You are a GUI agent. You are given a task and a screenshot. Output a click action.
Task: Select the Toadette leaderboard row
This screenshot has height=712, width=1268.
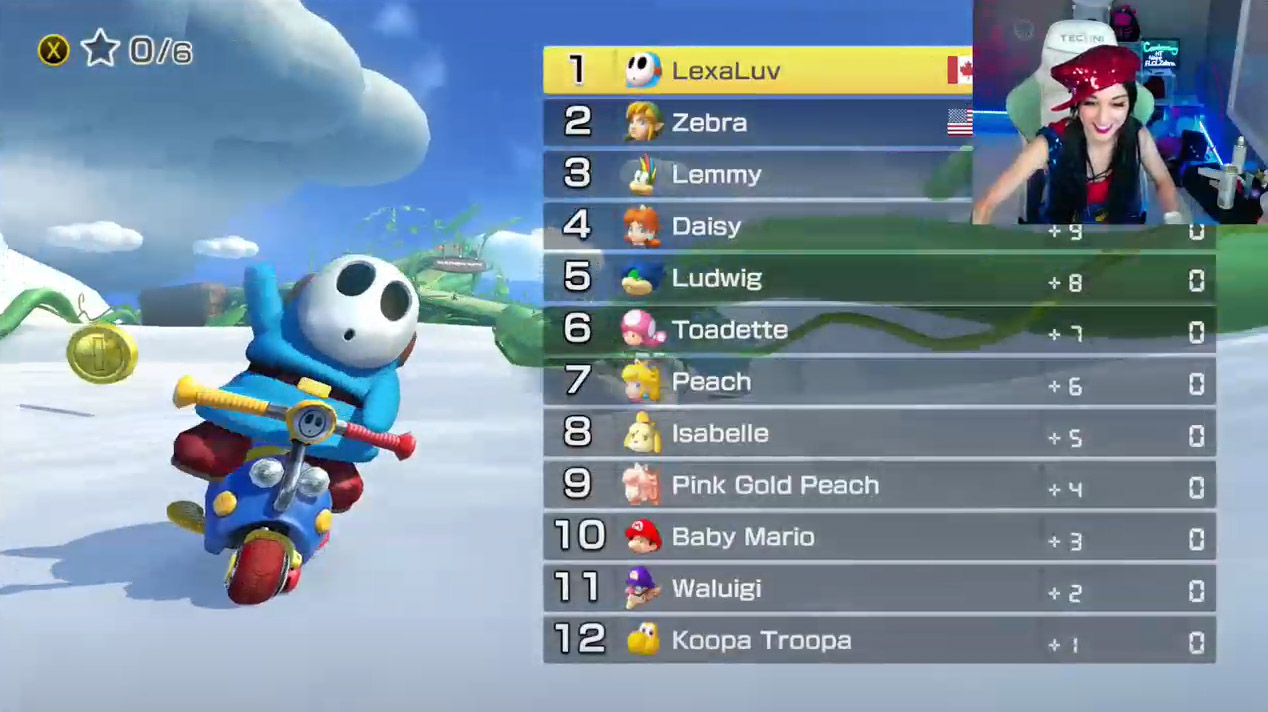[x=878, y=330]
